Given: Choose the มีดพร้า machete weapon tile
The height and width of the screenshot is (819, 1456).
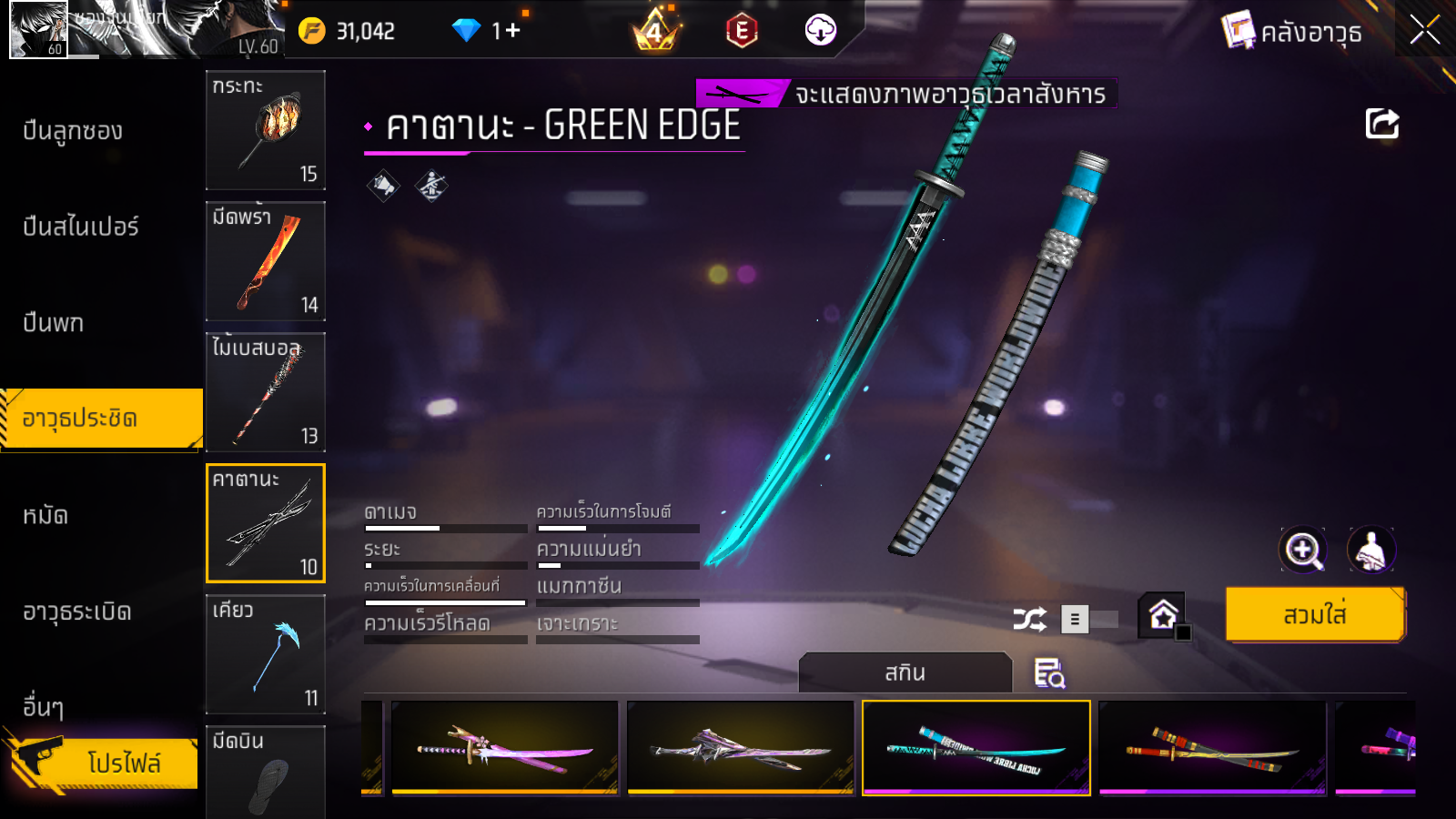Looking at the screenshot, I should 266,261.
